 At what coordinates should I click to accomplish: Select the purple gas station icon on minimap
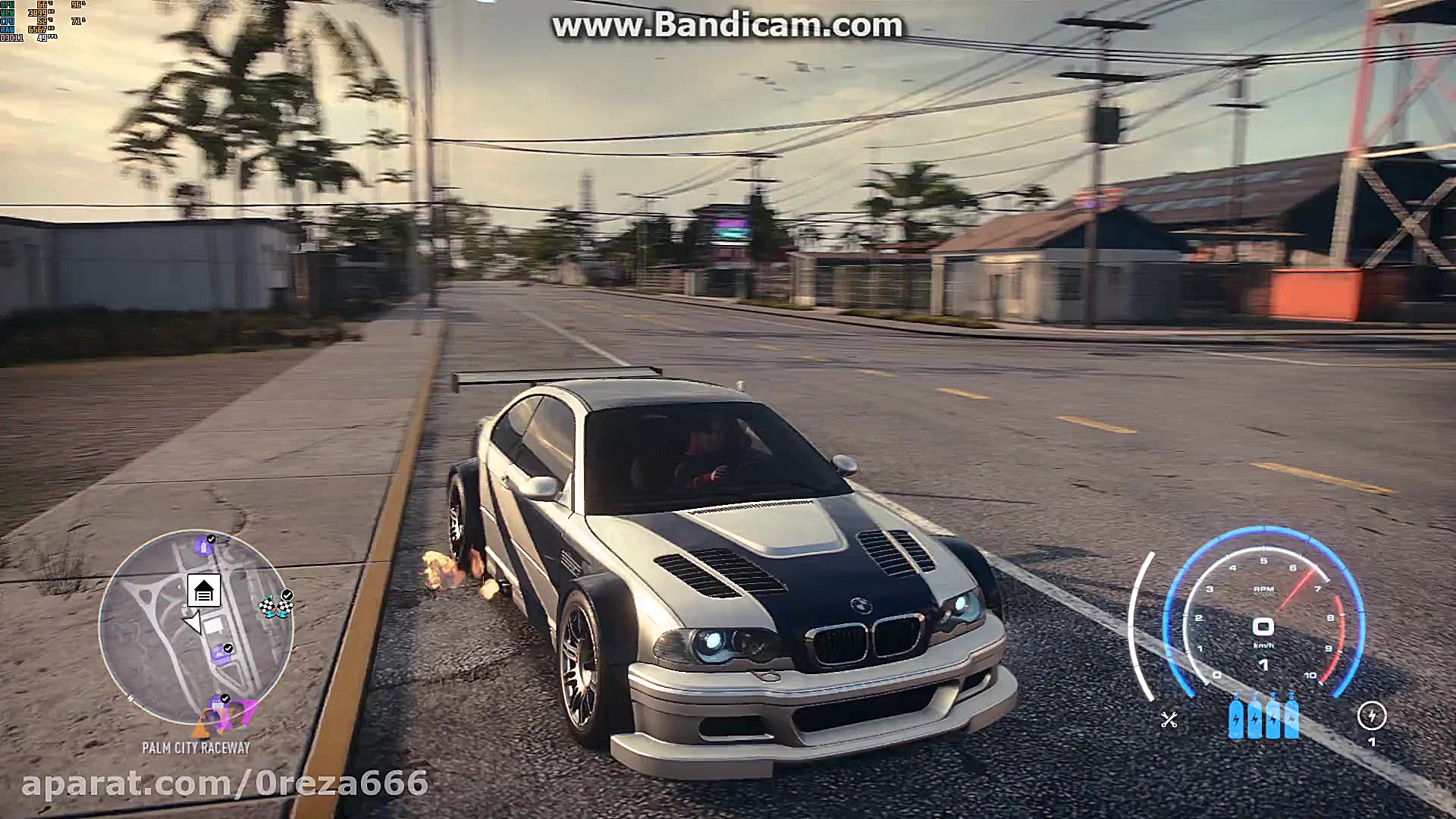tap(205, 548)
